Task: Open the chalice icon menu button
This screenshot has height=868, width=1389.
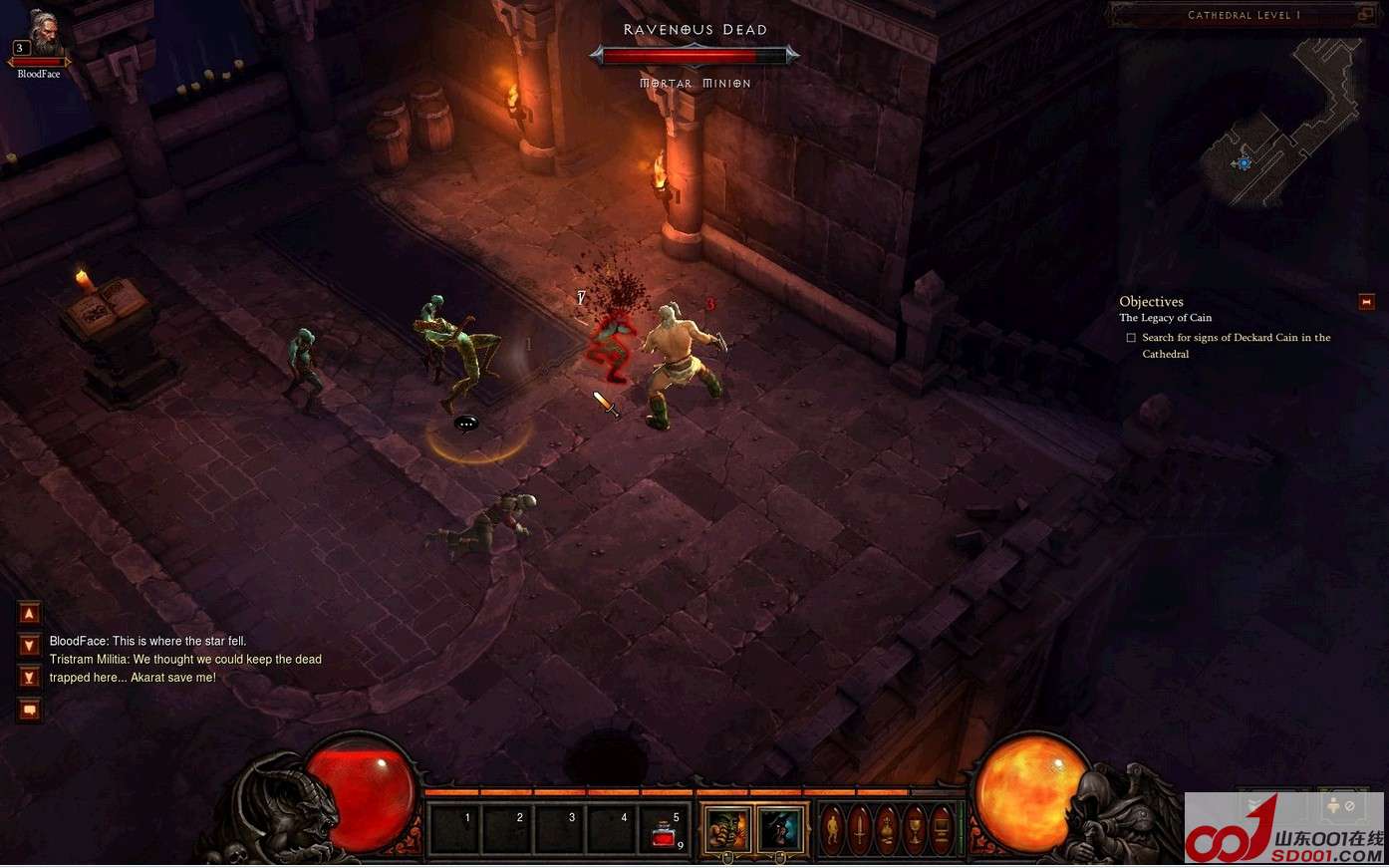Action: (x=914, y=829)
